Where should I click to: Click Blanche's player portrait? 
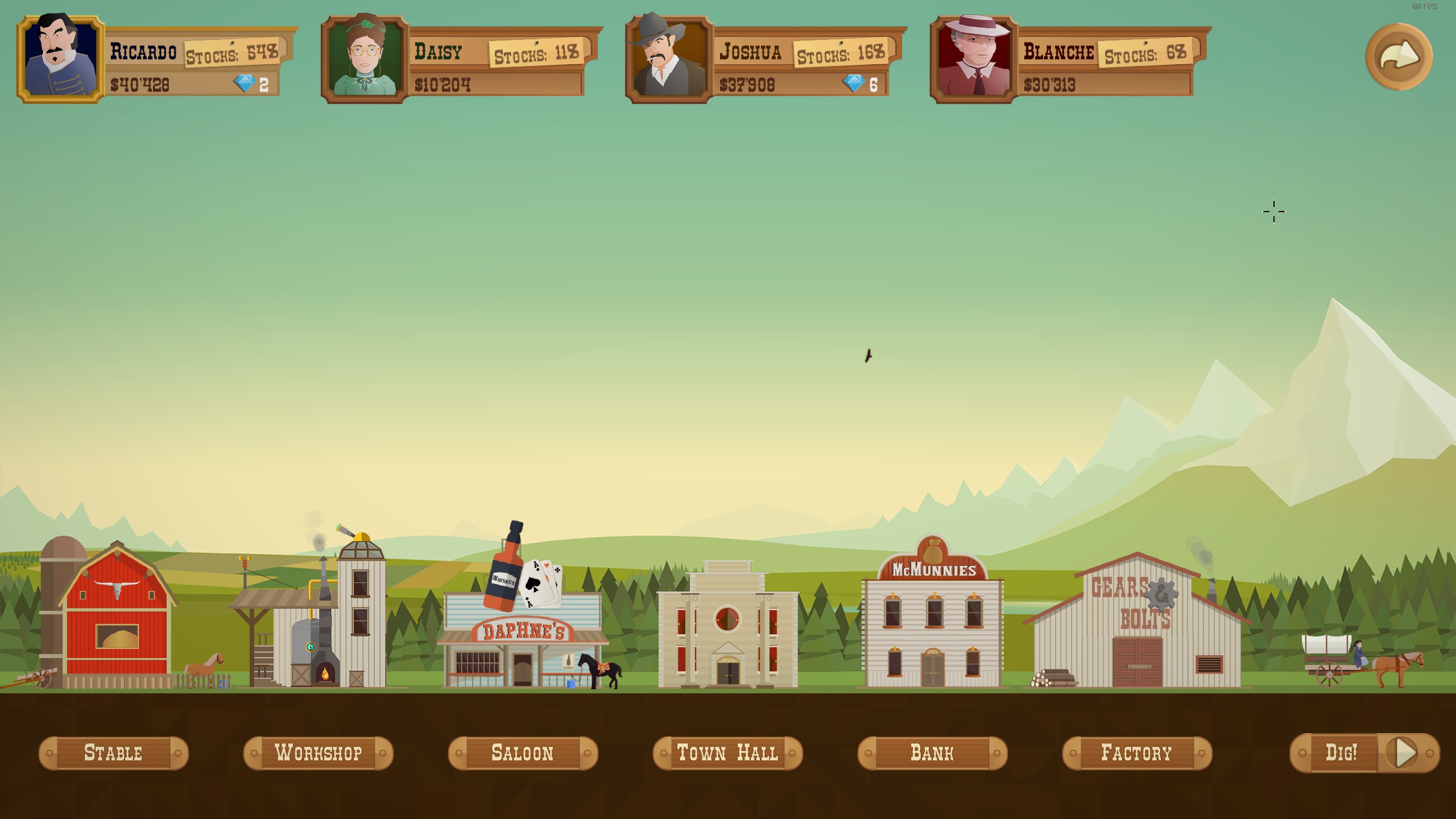(x=974, y=59)
